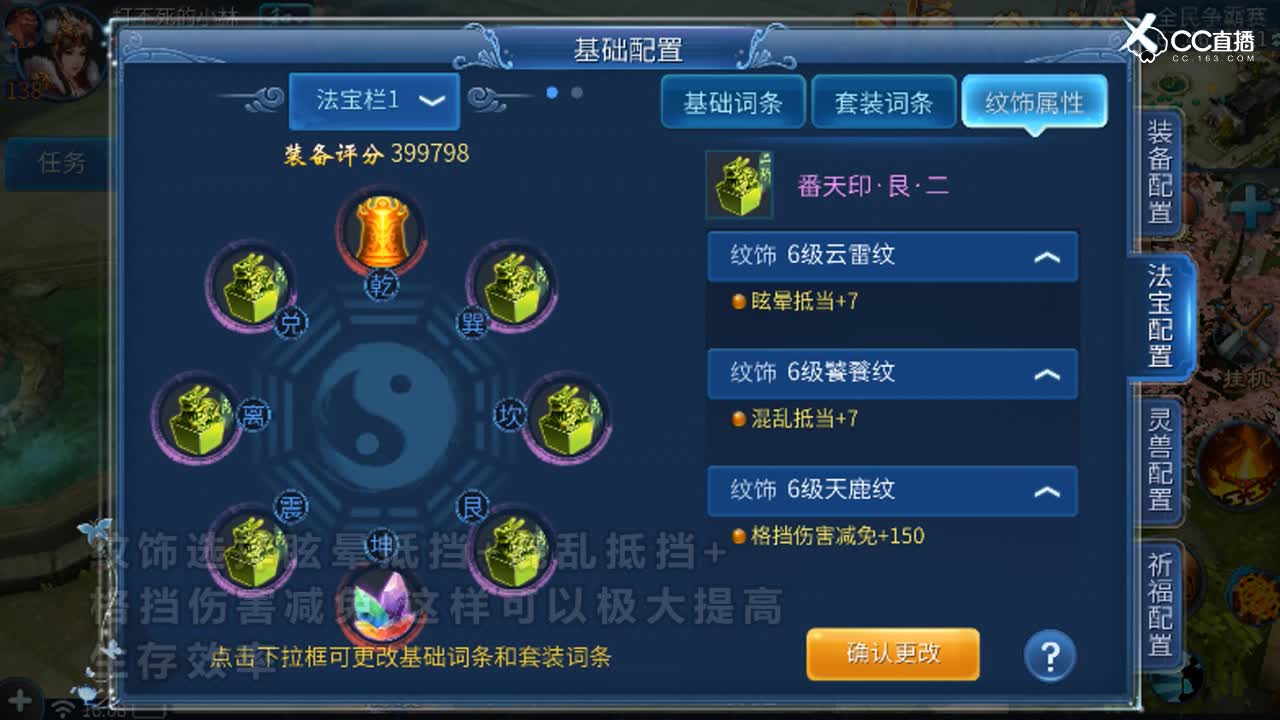The width and height of the screenshot is (1280, 720).
Task: Collapse the 6级天鹿纹 ornament section
Action: 1047,491
